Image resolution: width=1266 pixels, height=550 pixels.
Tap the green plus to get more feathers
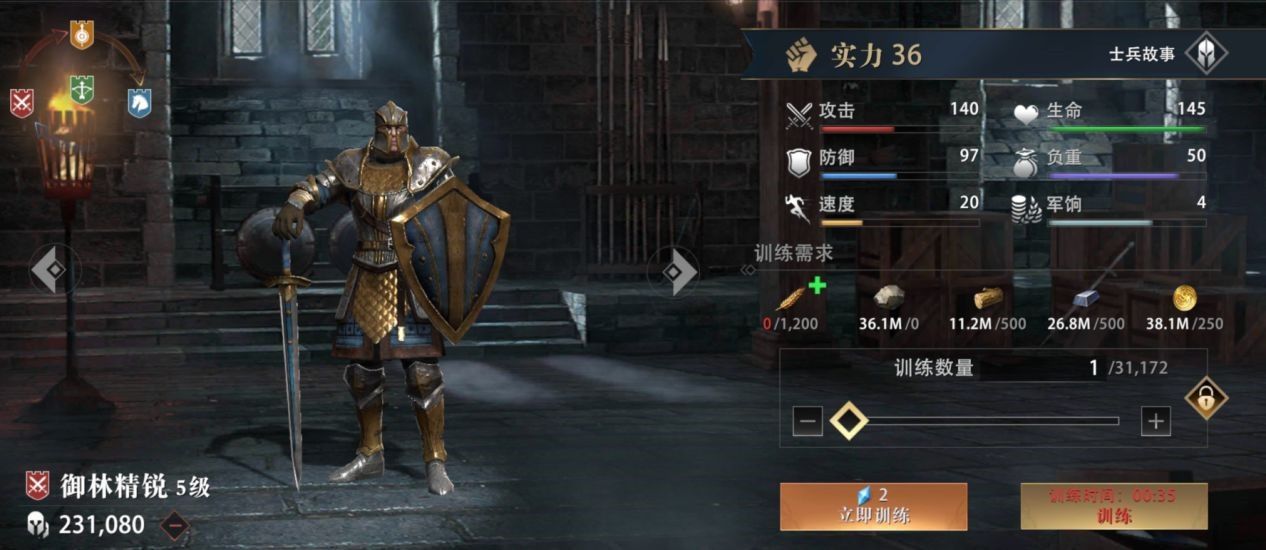coord(817,286)
